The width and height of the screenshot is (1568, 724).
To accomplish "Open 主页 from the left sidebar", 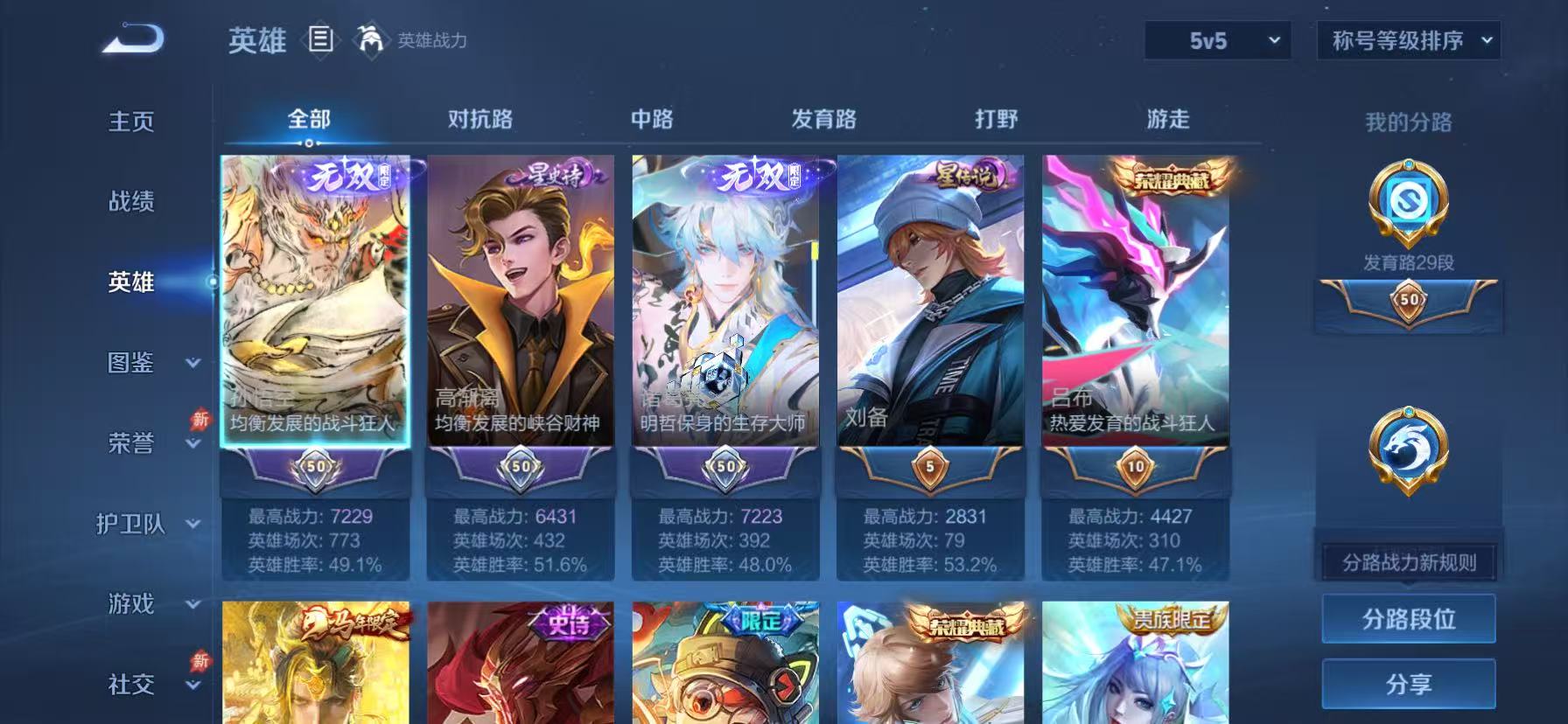I will pyautogui.click(x=129, y=122).
